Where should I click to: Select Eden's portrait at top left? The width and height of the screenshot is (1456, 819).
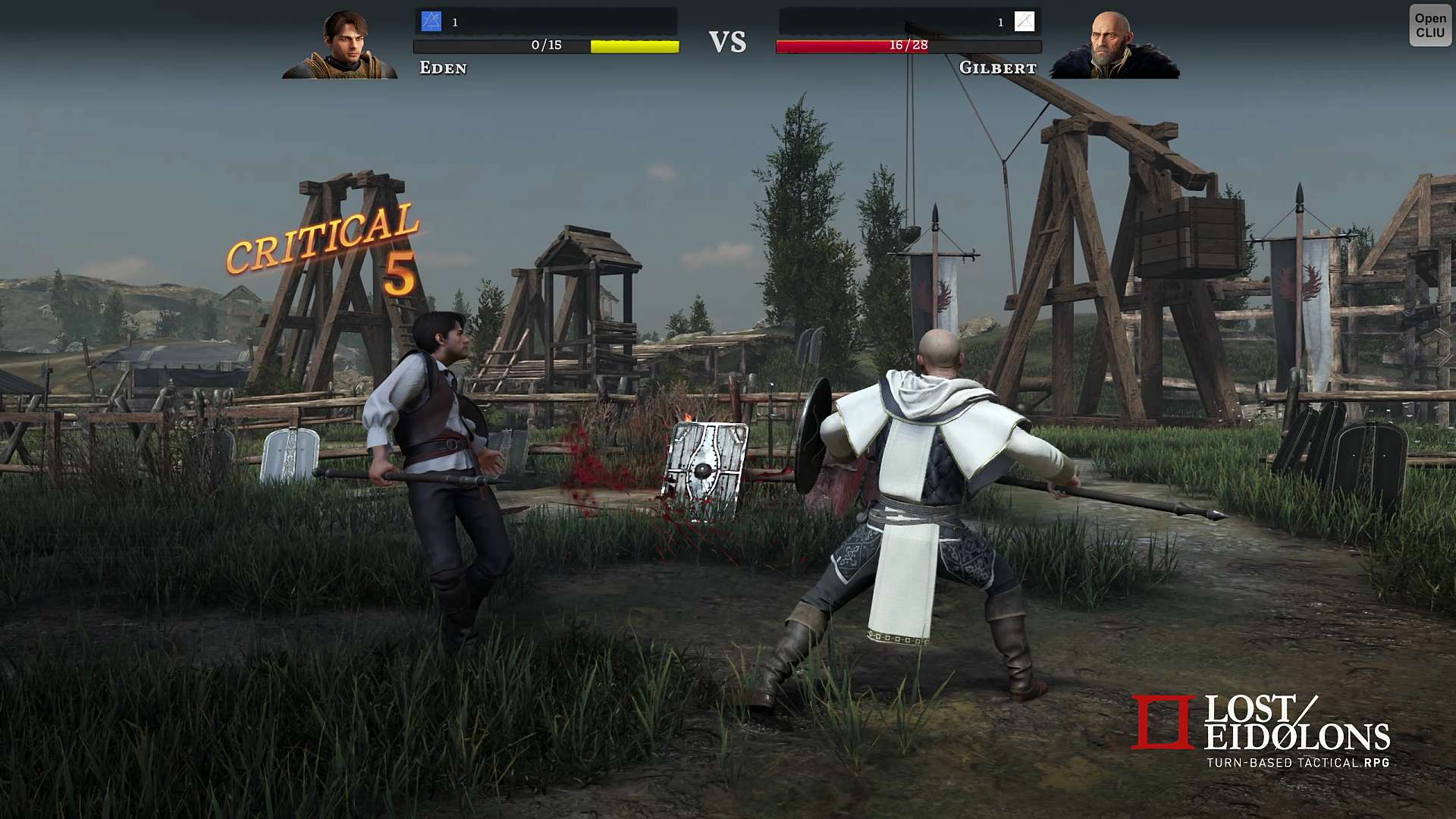pos(345,42)
